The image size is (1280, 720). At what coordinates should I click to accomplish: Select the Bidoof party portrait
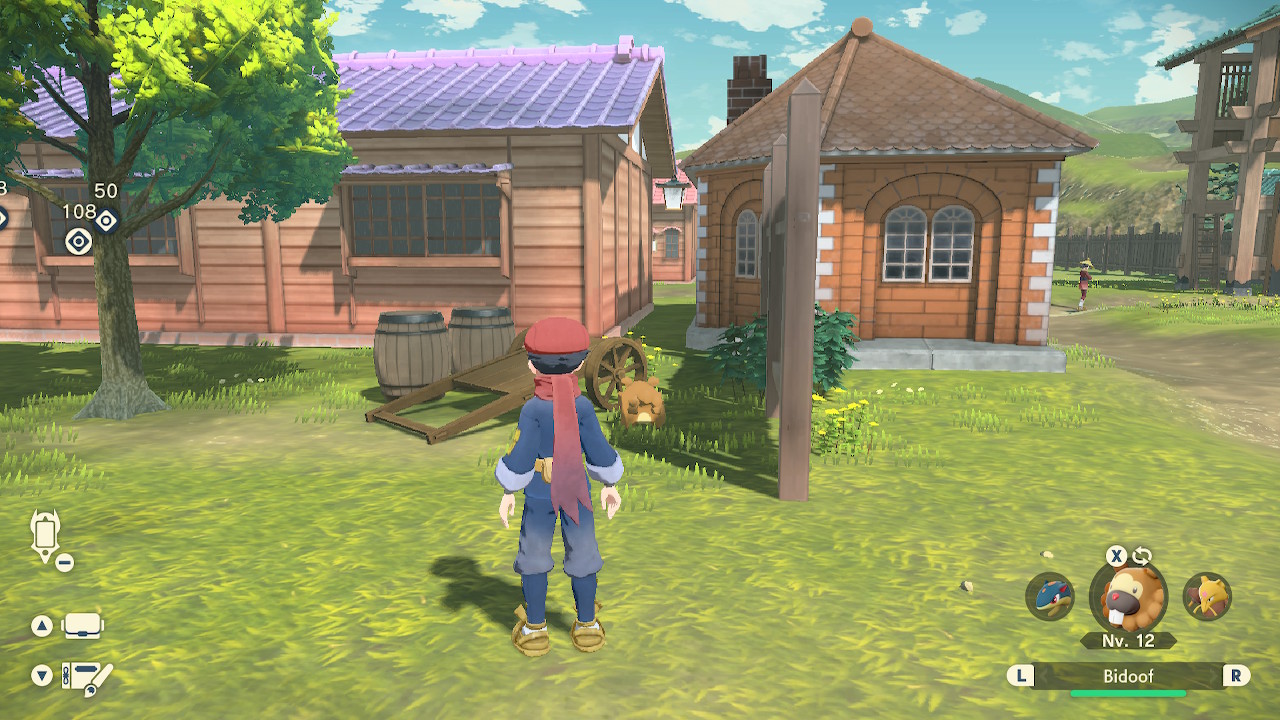(x=1129, y=598)
